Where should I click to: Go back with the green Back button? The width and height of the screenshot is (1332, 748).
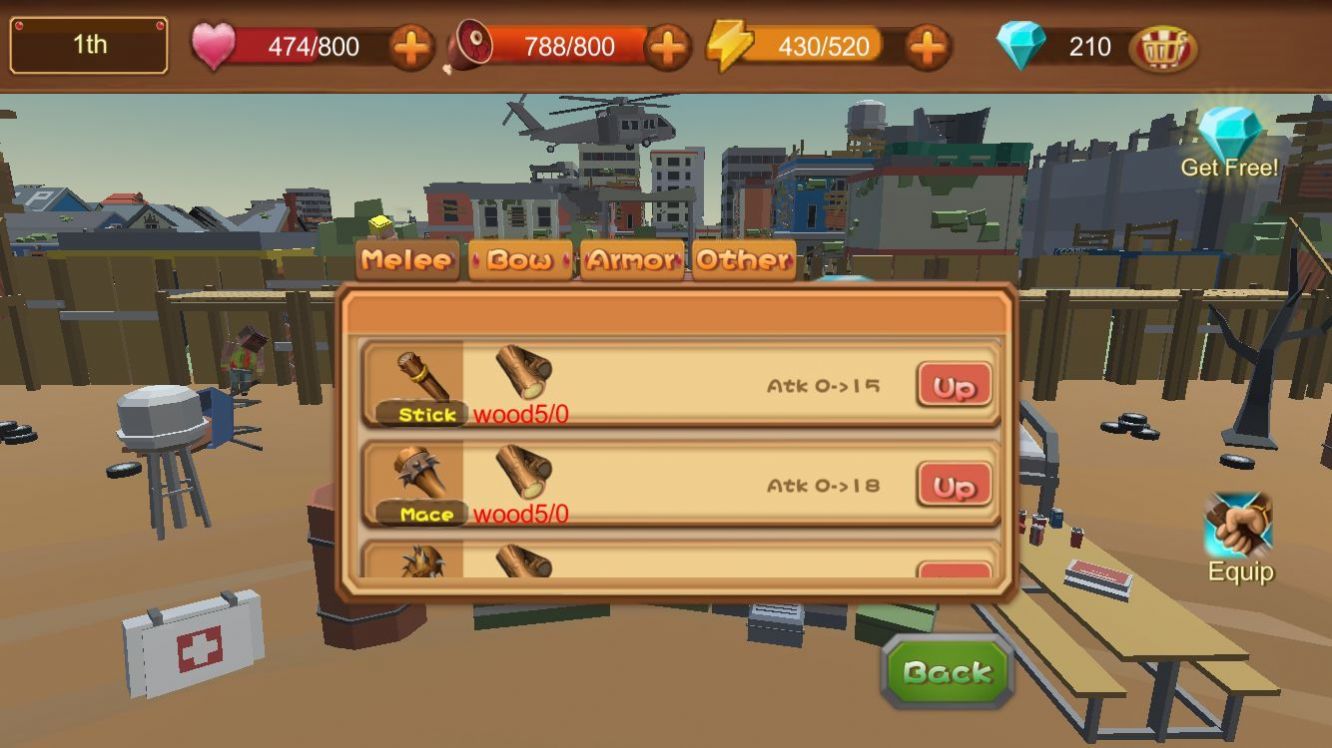coord(947,672)
